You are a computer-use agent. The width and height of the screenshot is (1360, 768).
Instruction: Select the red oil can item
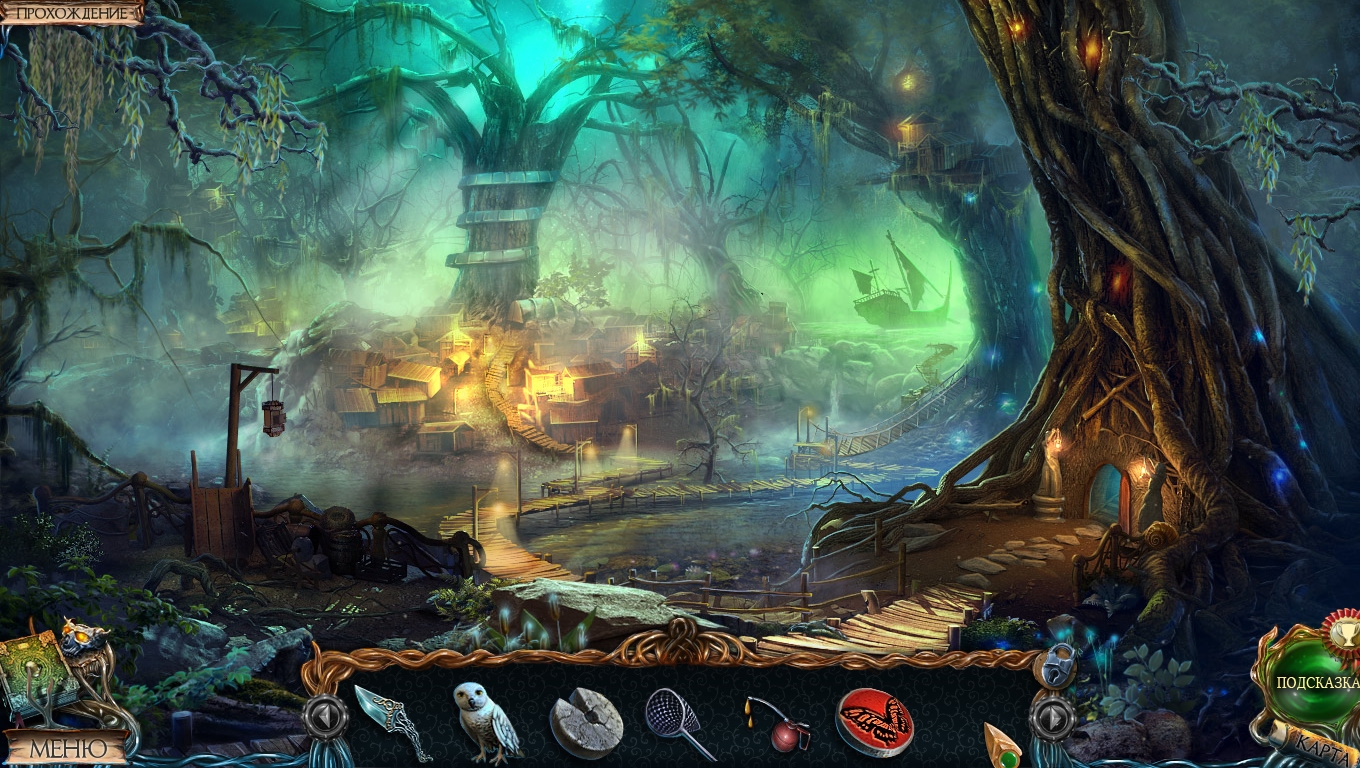click(x=776, y=724)
